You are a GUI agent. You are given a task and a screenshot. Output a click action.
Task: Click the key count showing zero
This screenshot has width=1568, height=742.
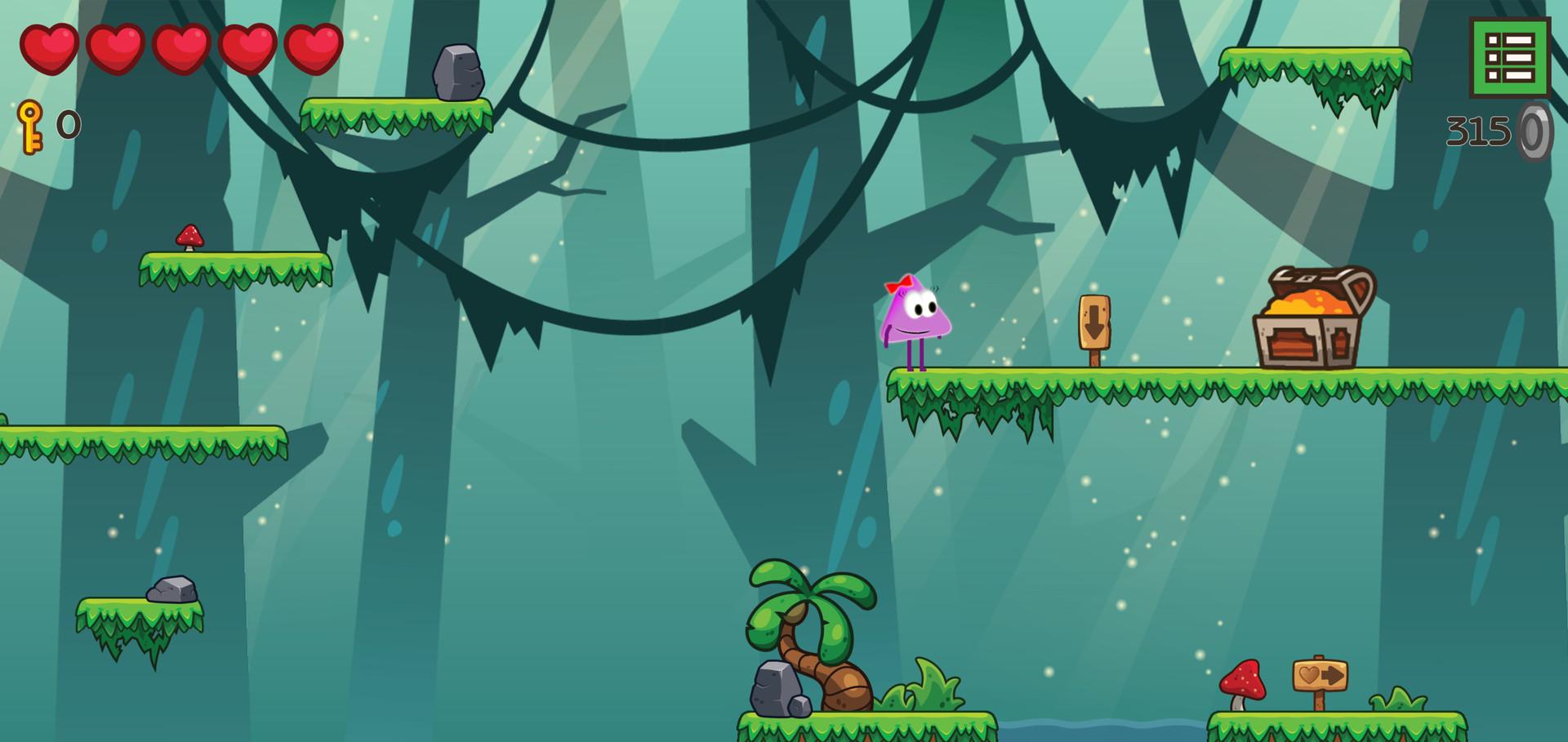click(67, 126)
